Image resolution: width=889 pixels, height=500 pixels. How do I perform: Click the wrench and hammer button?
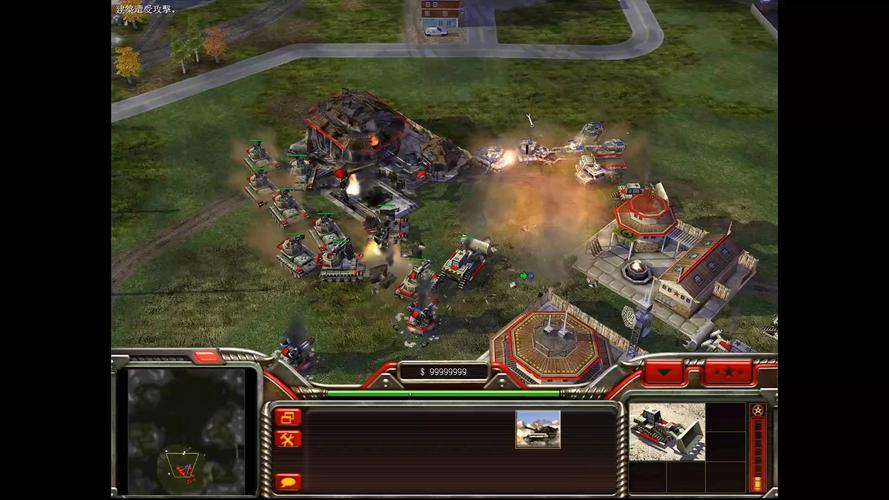tap(288, 439)
